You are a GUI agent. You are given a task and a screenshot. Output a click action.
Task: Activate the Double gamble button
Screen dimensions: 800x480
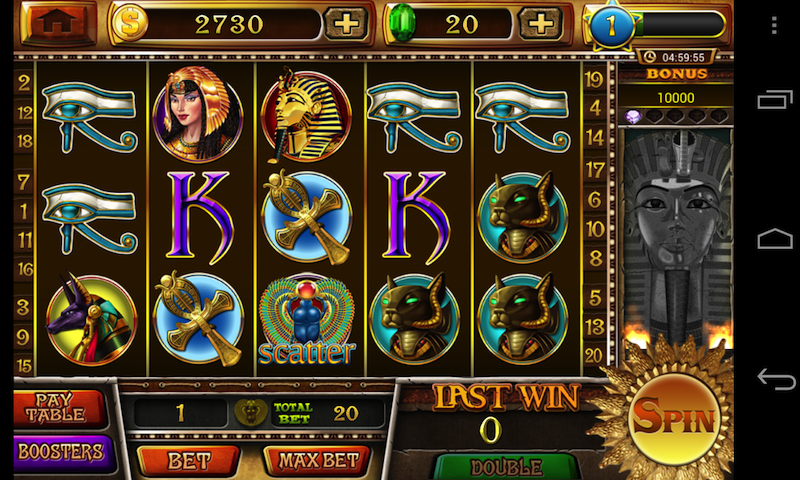[506, 467]
